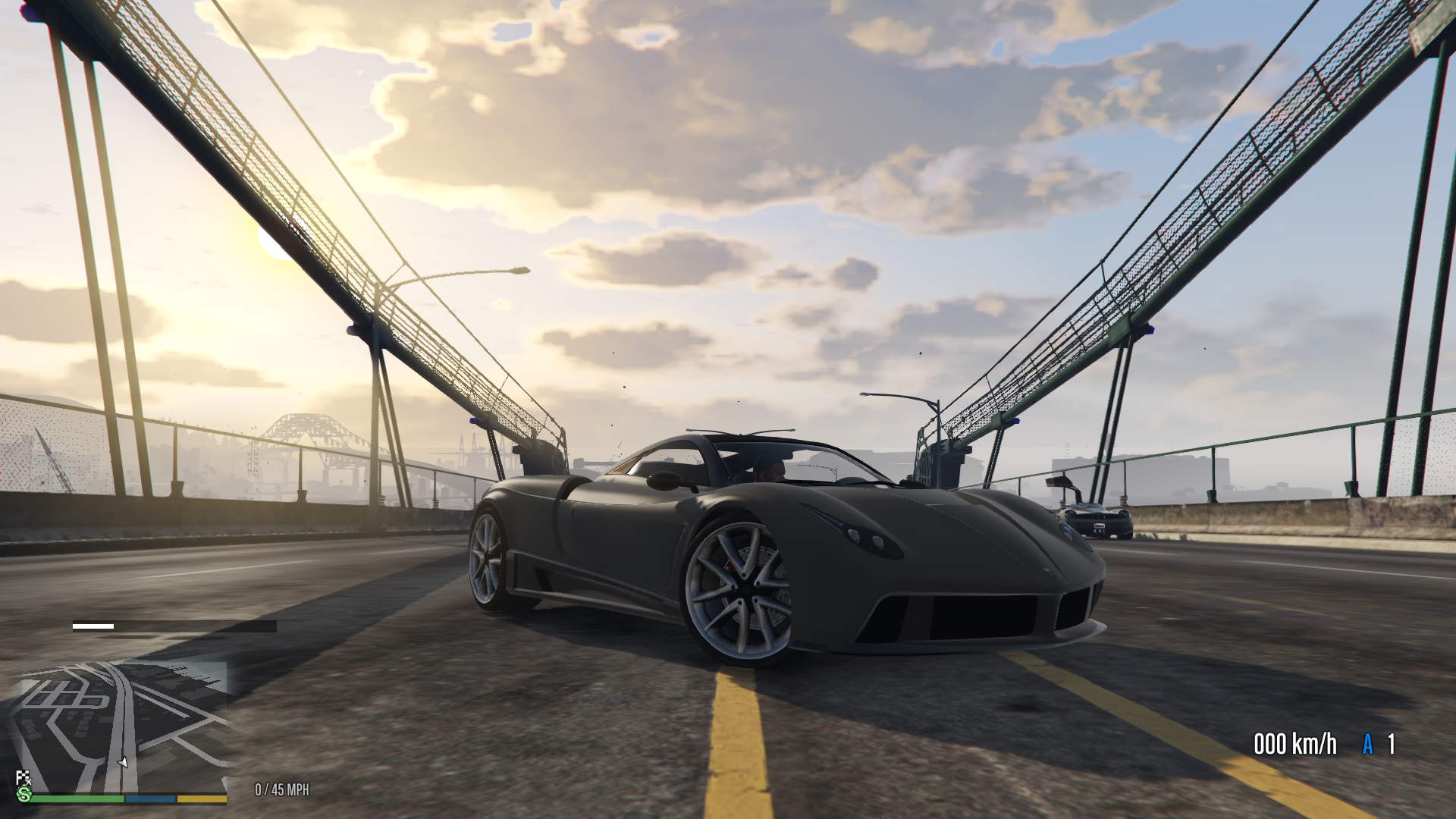The width and height of the screenshot is (1456, 819).
Task: Click the white progress bar above the minimap
Action: tap(95, 627)
